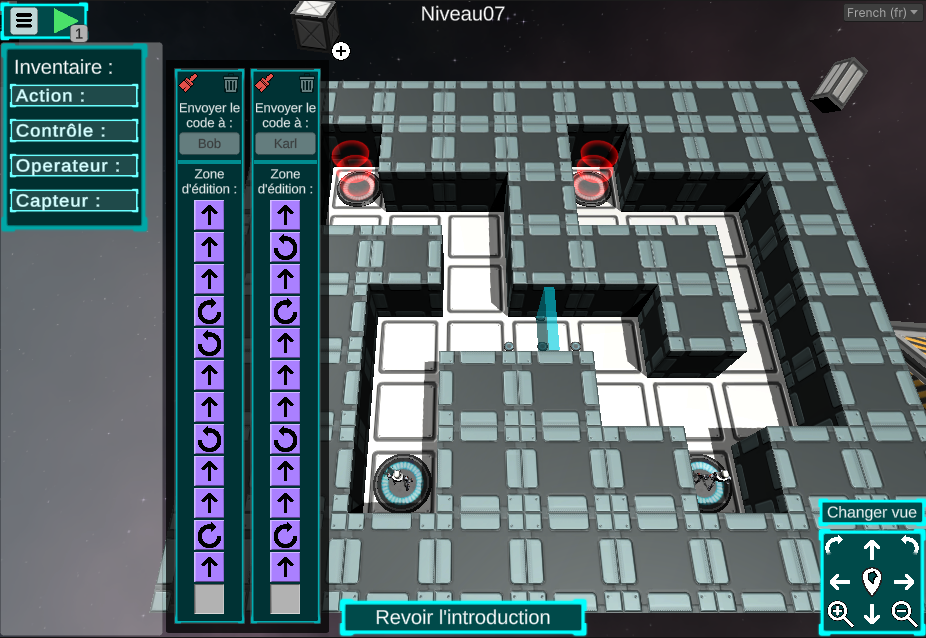Open the Operateur inventory category
This screenshot has height=638, width=926.
pyautogui.click(x=74, y=166)
